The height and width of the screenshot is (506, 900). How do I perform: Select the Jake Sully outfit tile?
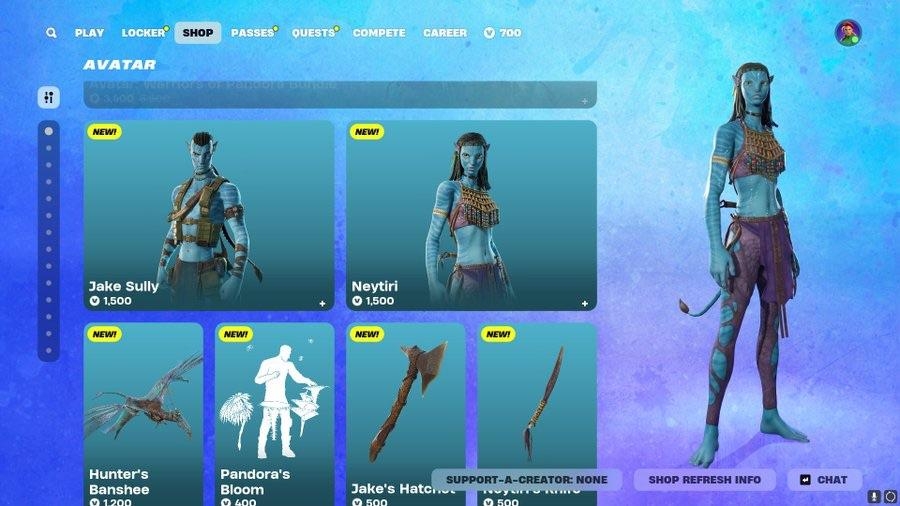point(209,215)
